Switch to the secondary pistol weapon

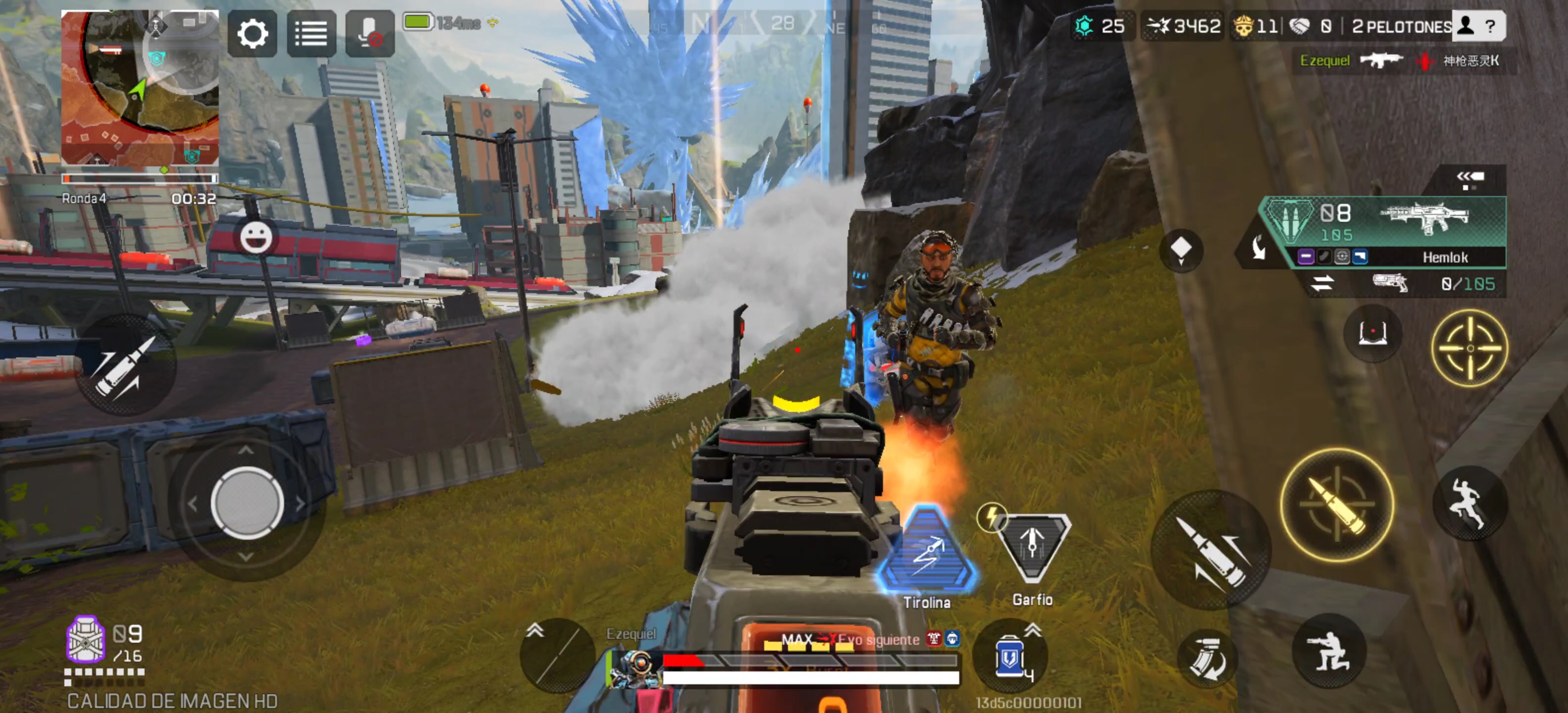1390,283
